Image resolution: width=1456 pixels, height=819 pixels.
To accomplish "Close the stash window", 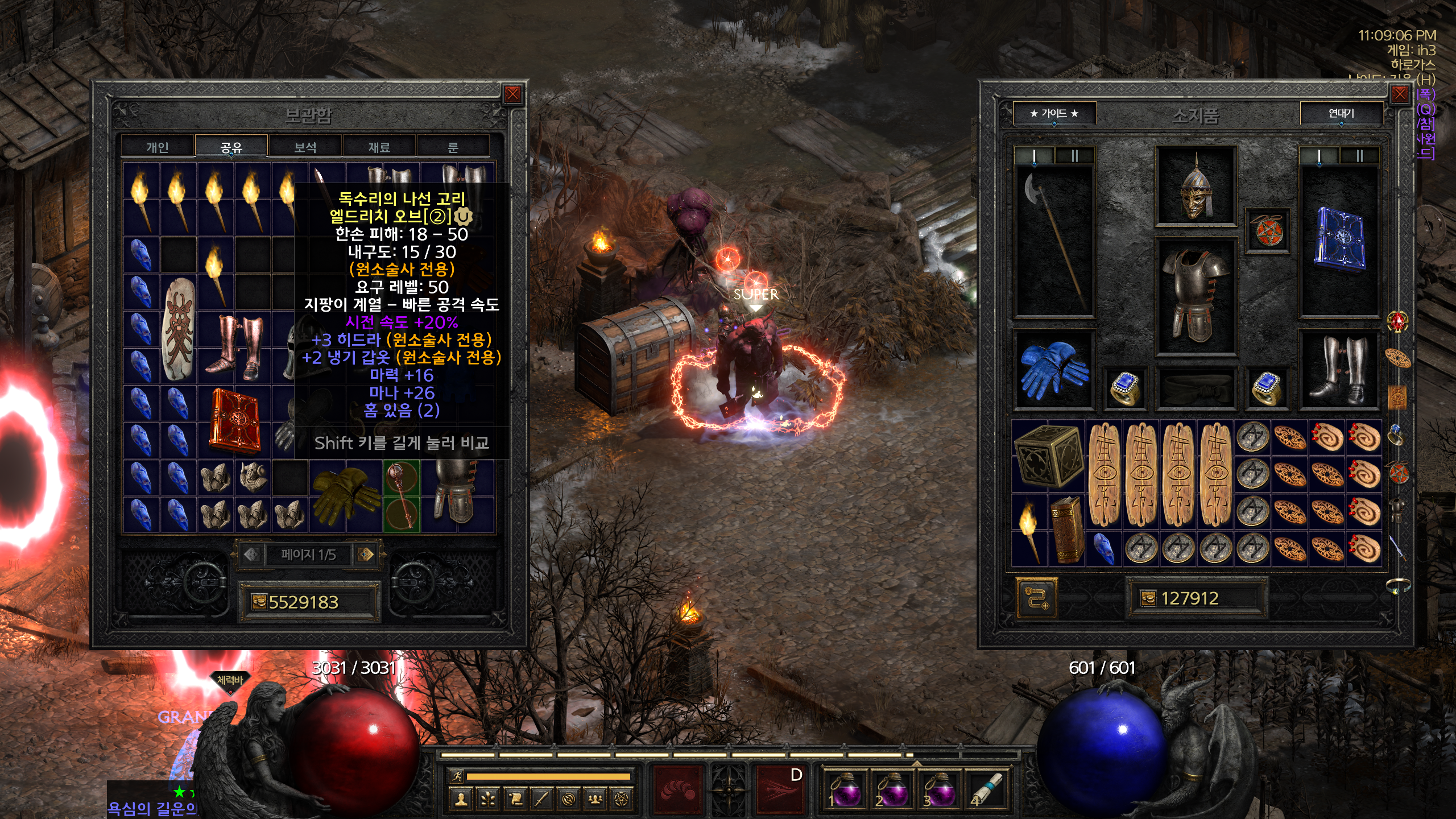I will [512, 94].
